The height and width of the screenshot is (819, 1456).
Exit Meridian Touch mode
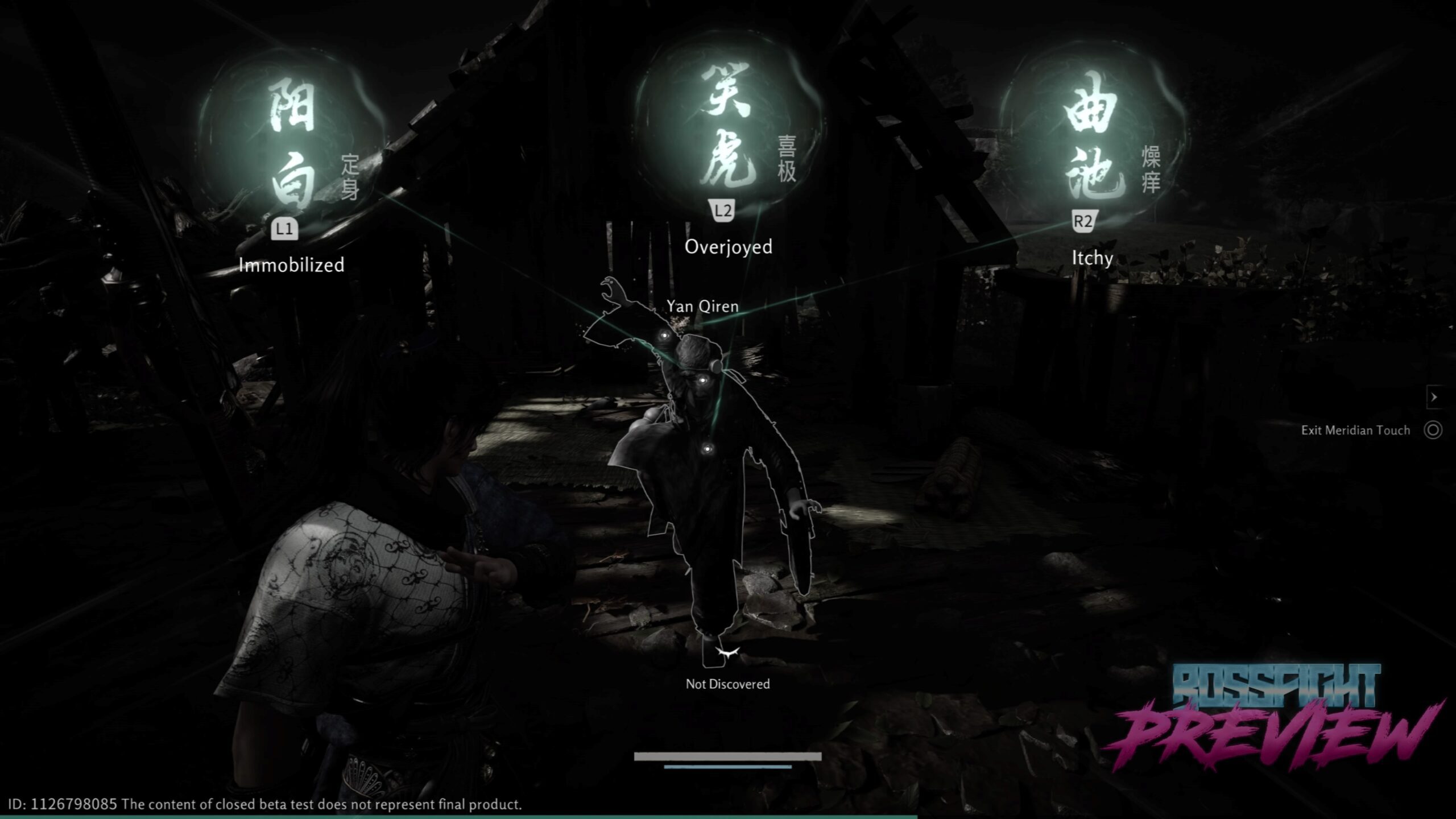click(1432, 430)
